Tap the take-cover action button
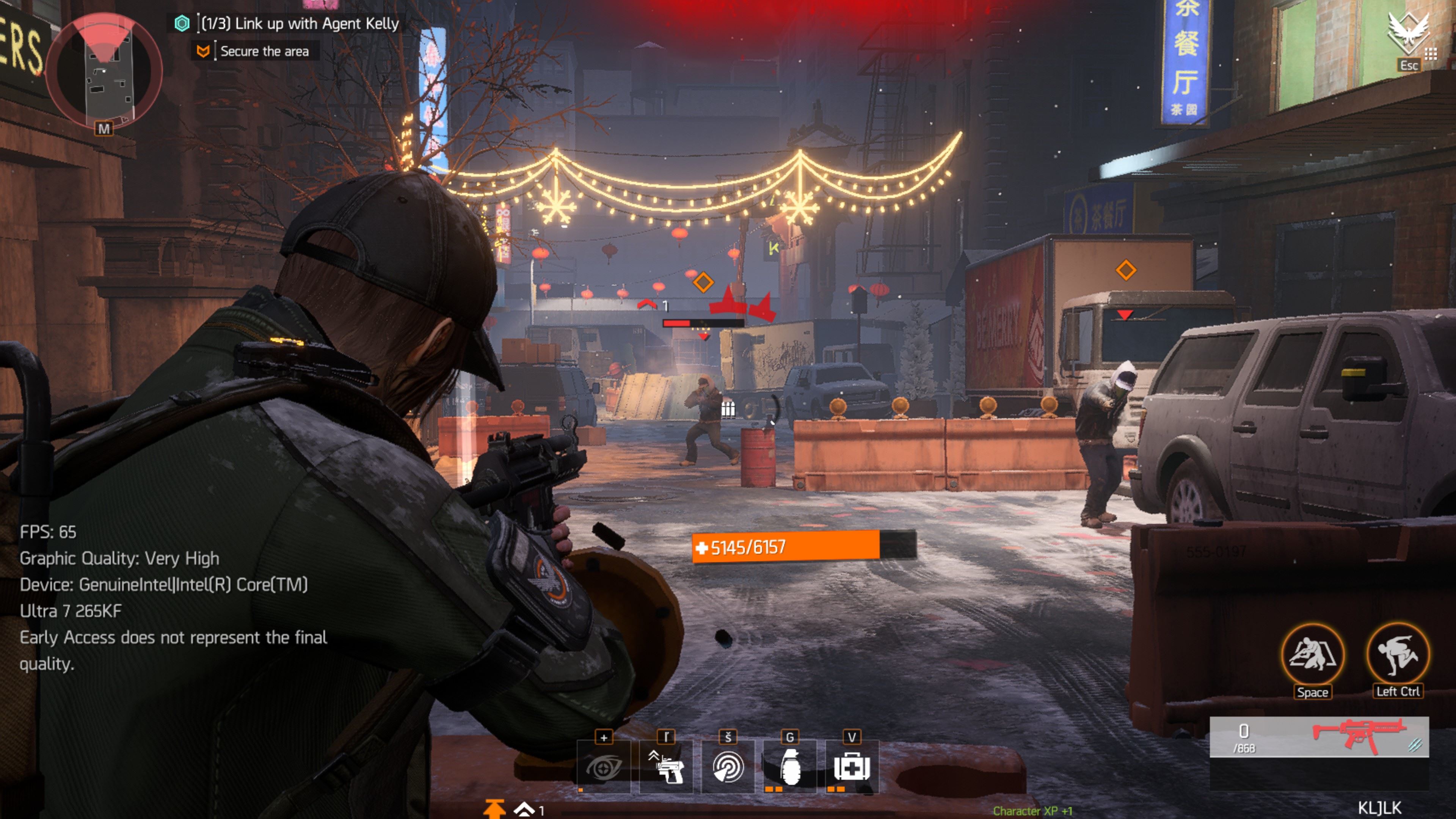1456x819 pixels. pyautogui.click(x=1312, y=654)
